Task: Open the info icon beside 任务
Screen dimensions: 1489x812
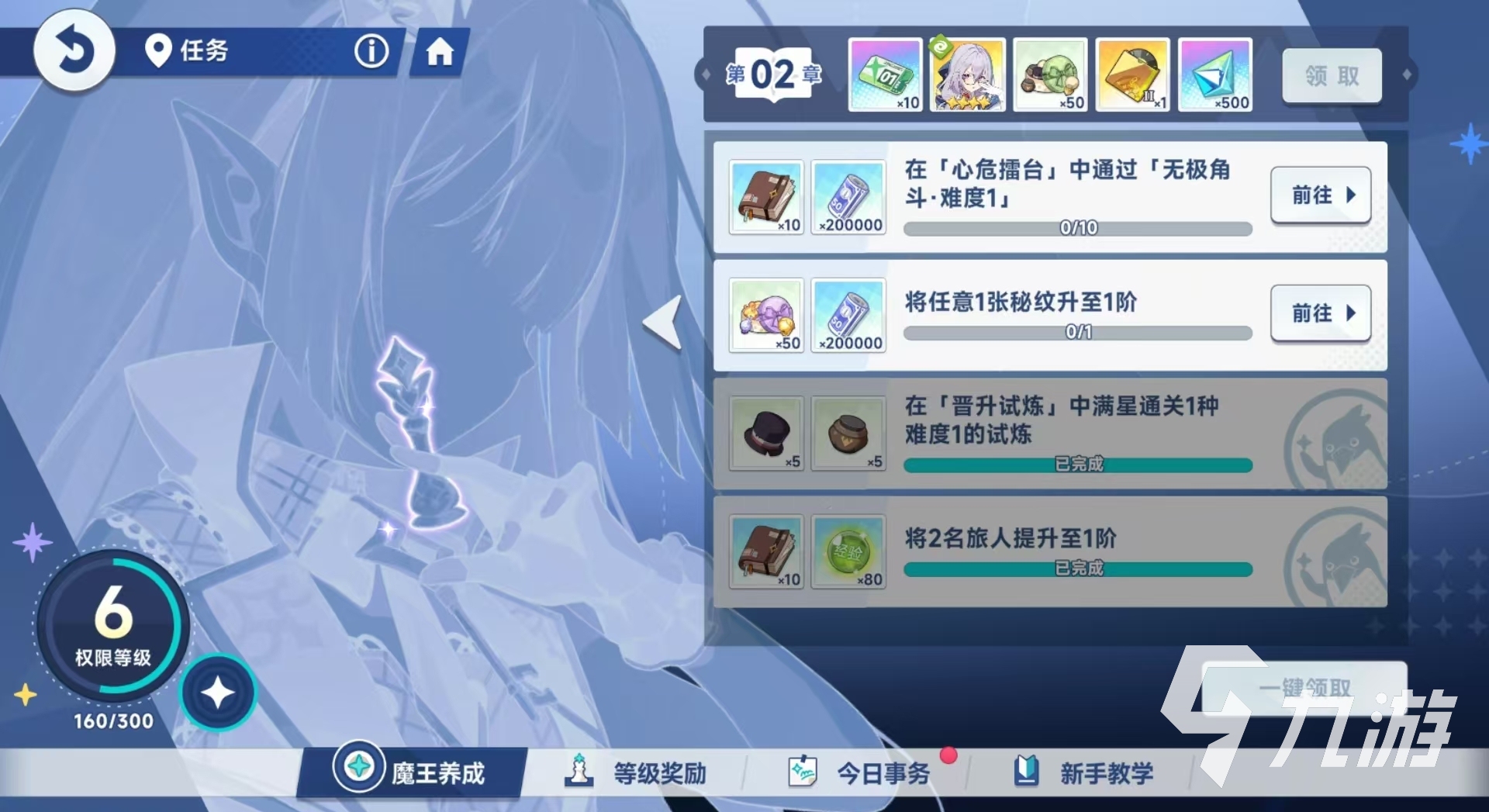Action: (371, 51)
